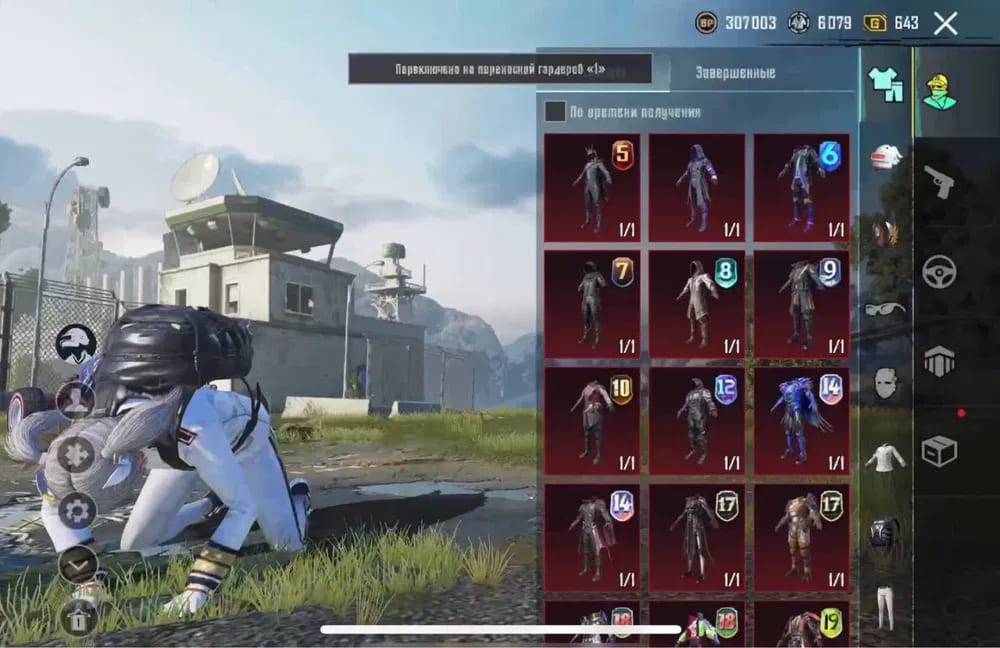Viewport: 1000px width, 648px height.
Task: Open the pistol weapon skins section
Action: (939, 181)
